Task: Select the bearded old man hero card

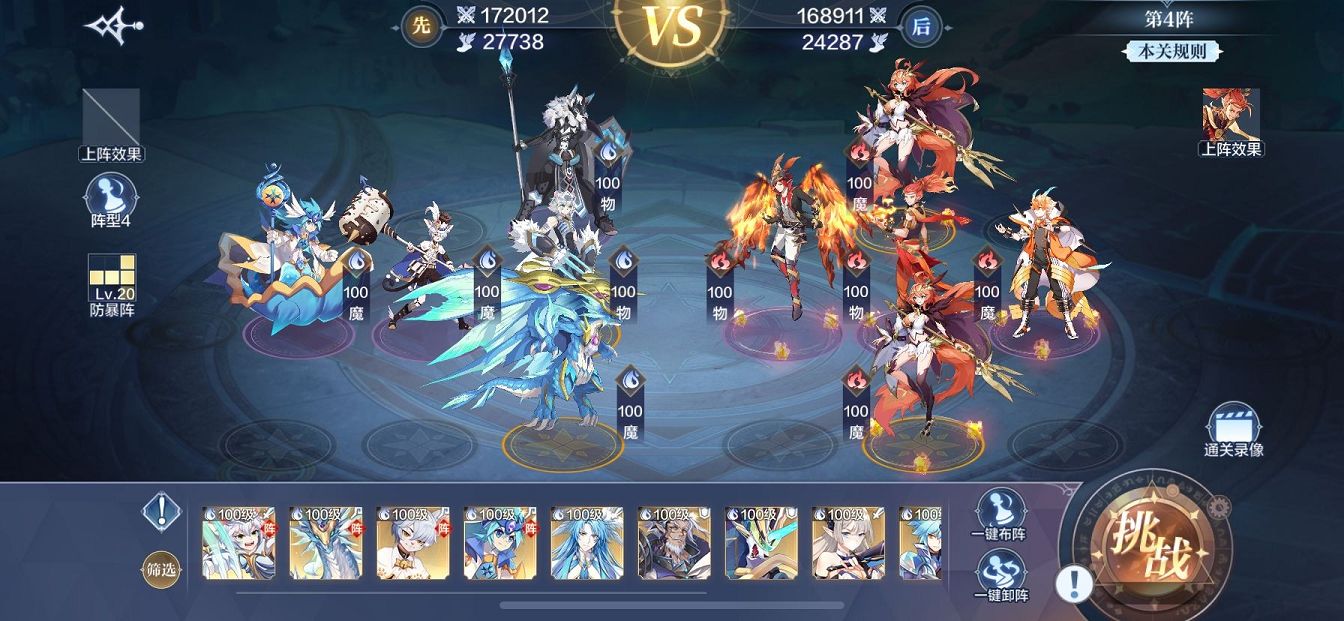Action: pos(674,543)
